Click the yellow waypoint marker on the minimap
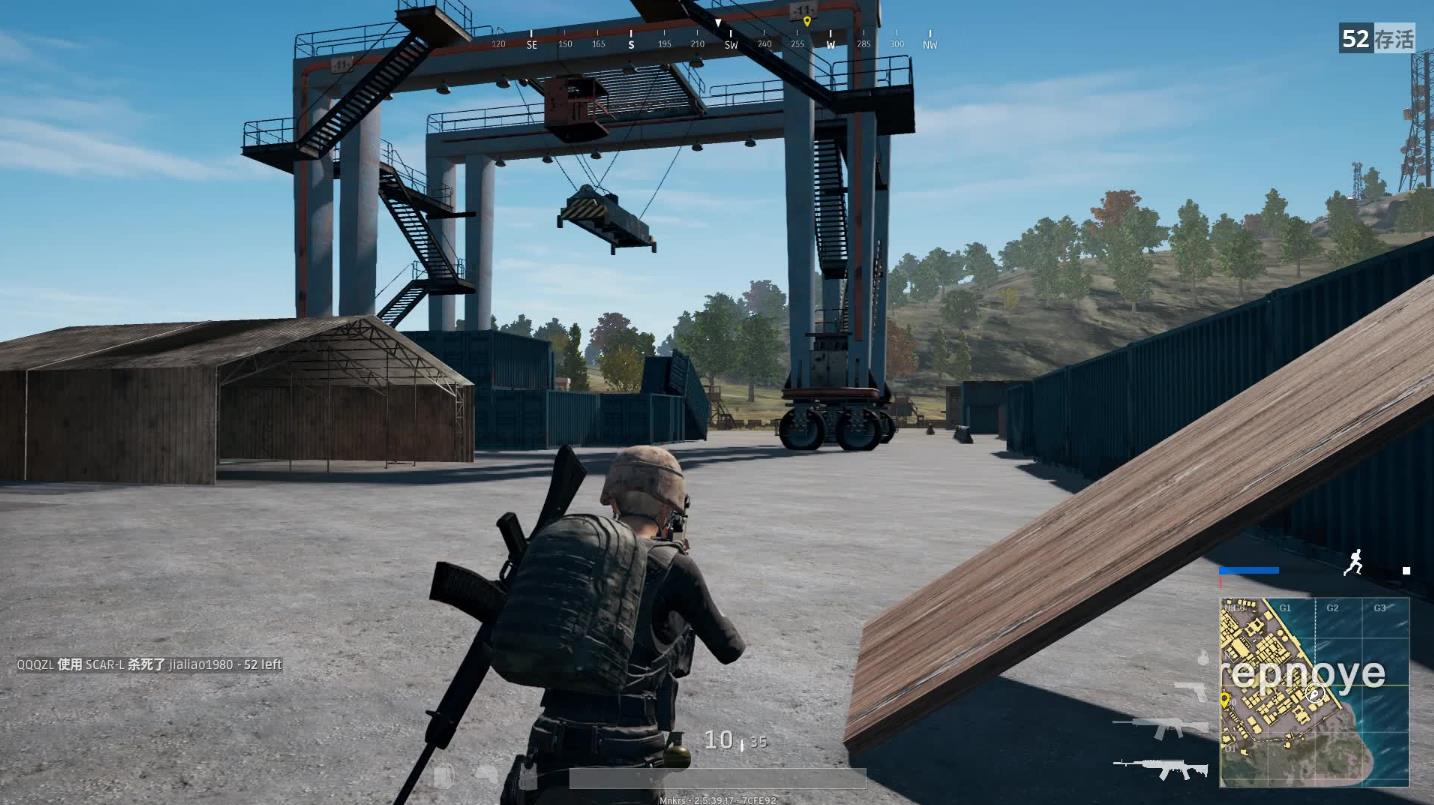The height and width of the screenshot is (805, 1434). coord(1225,699)
